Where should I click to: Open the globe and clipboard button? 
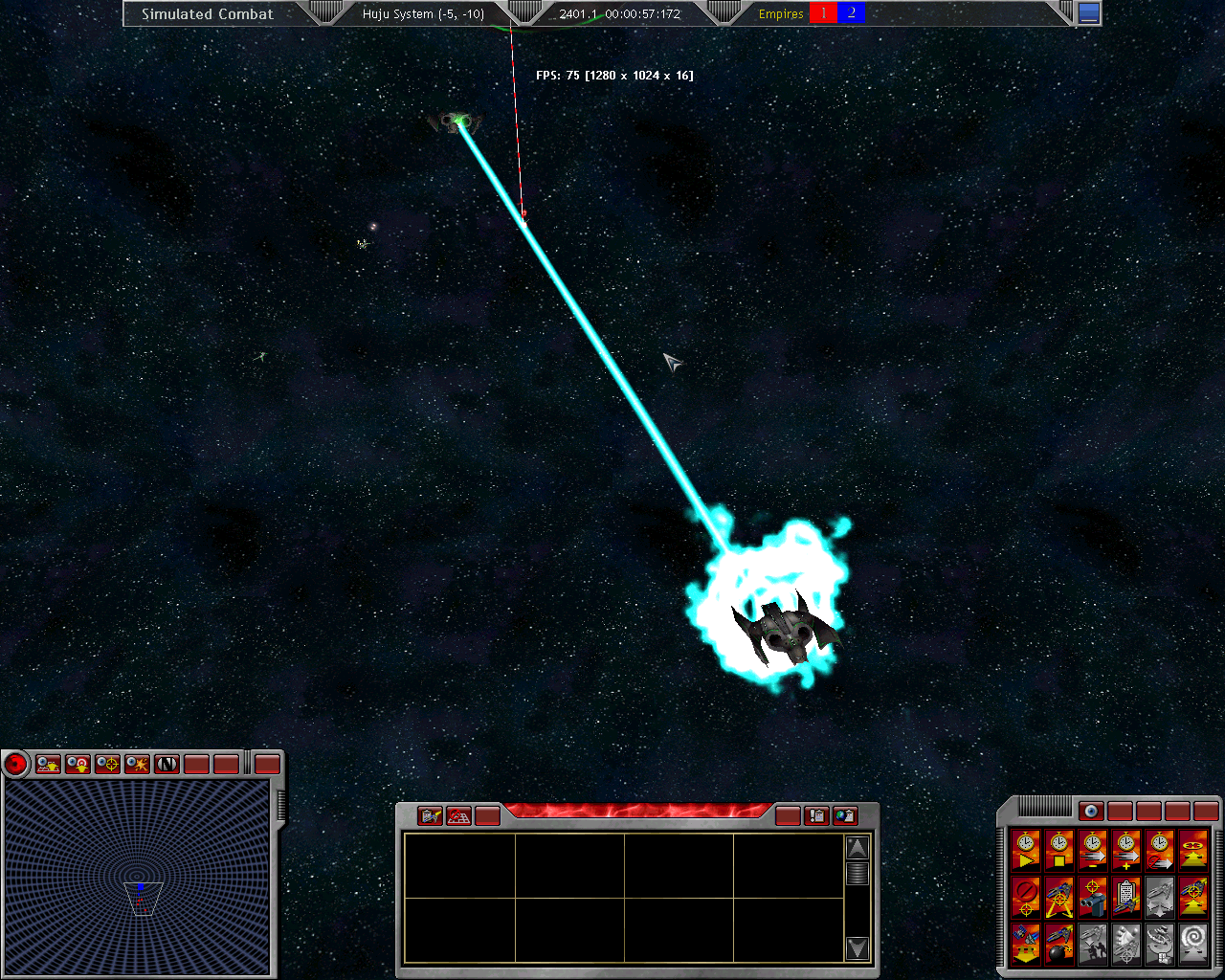tap(845, 816)
